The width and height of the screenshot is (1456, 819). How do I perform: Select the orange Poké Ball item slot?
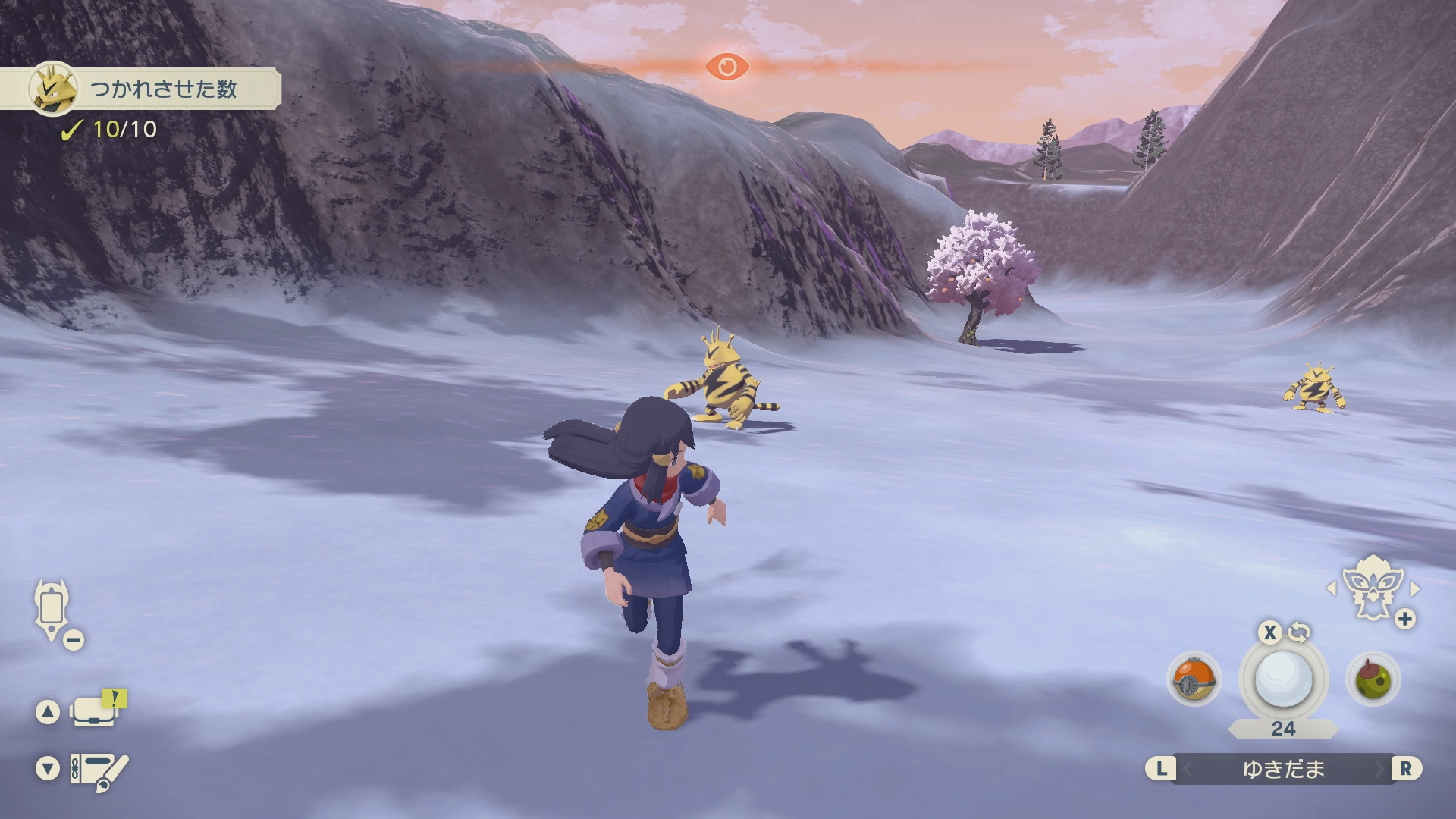tap(1193, 679)
